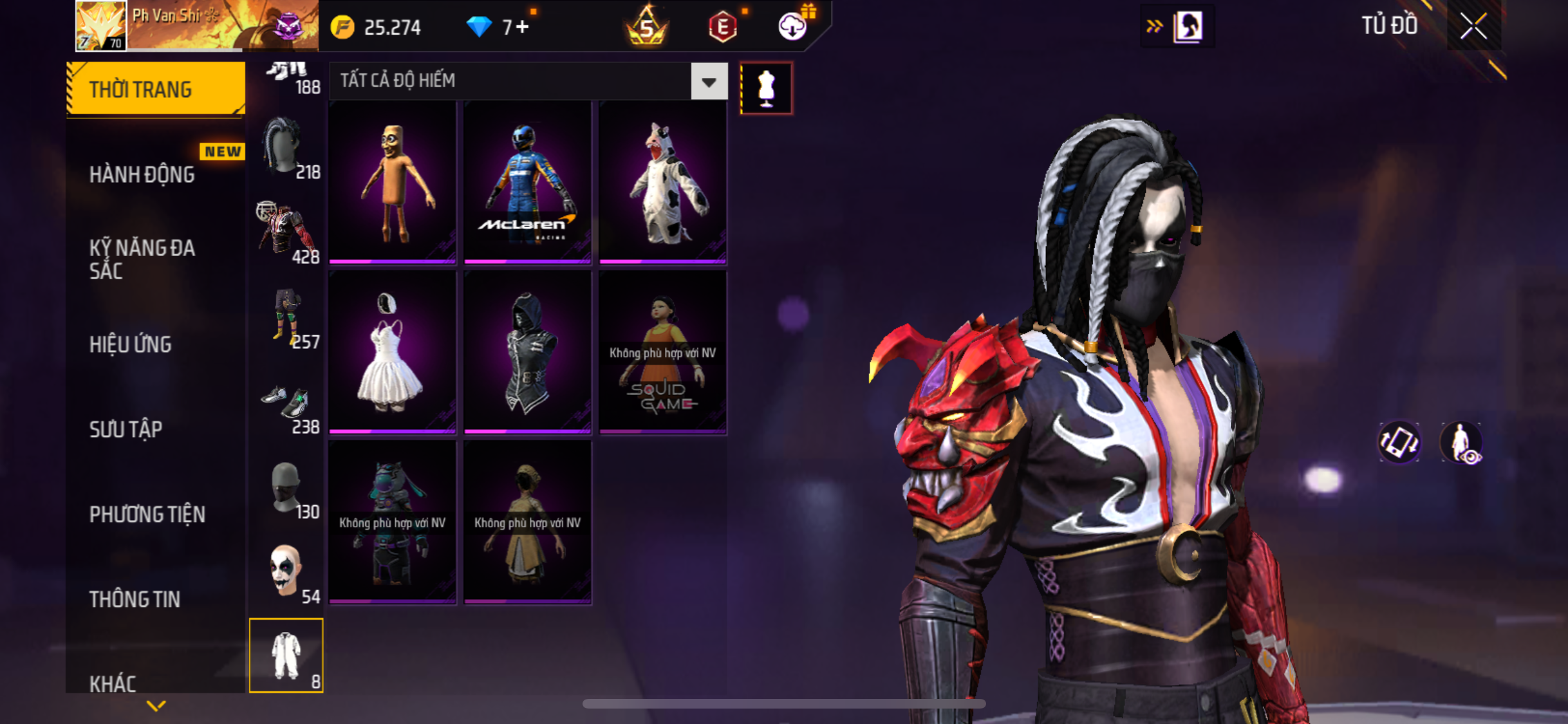Tap the rotate phone view icon
Image resolution: width=1568 pixels, height=724 pixels.
[x=1399, y=442]
